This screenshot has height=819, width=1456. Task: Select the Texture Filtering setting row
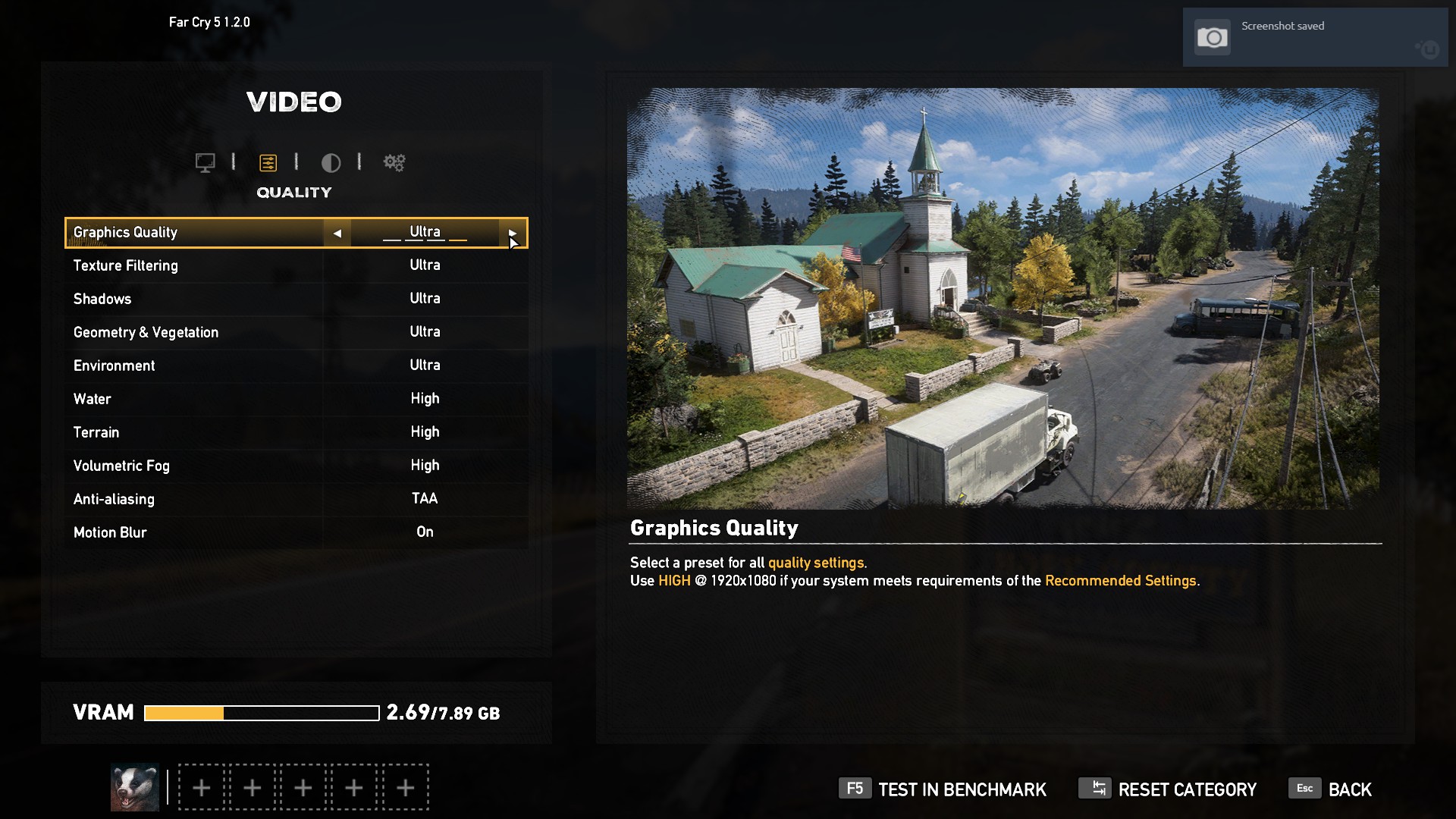click(296, 265)
